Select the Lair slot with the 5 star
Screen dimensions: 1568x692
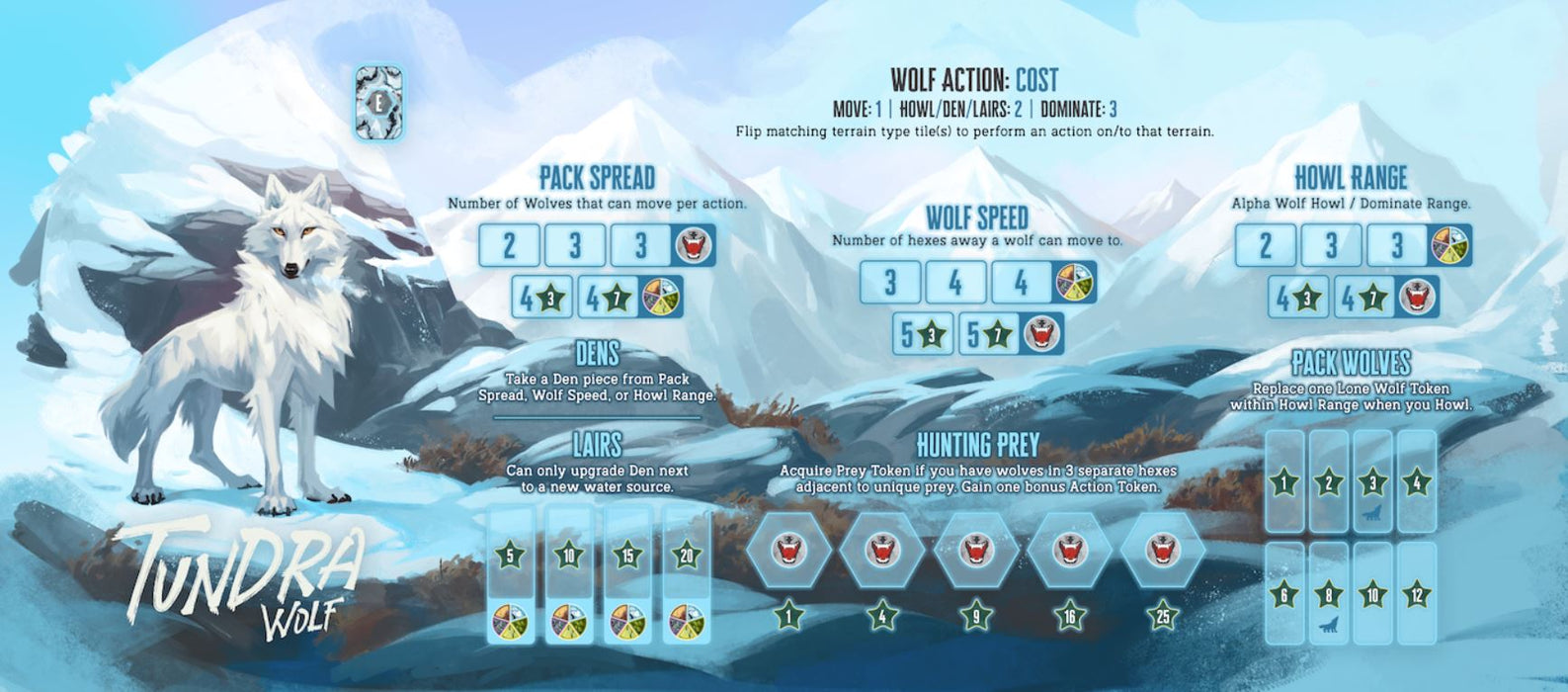tap(510, 576)
